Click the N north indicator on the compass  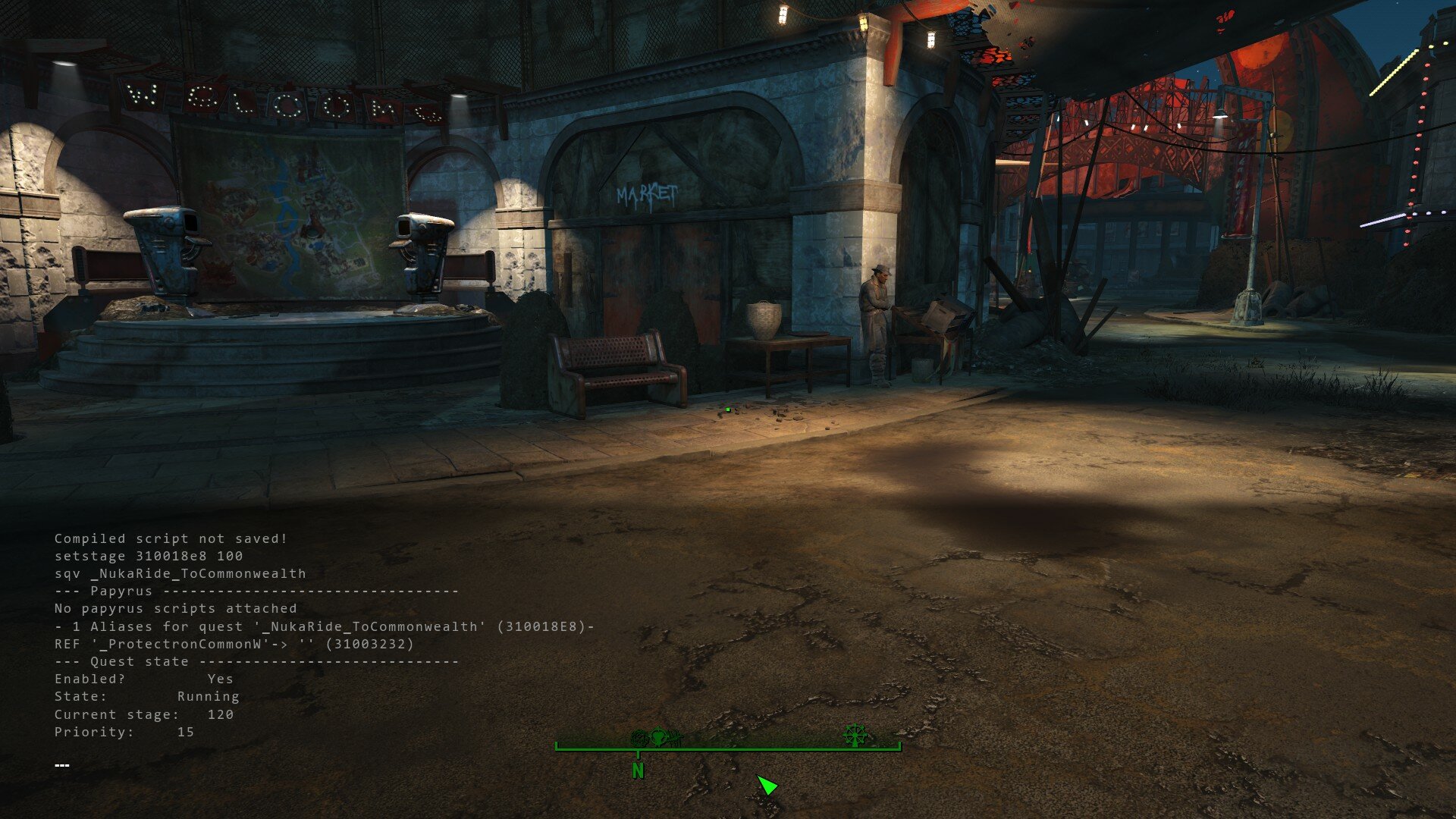[638, 771]
